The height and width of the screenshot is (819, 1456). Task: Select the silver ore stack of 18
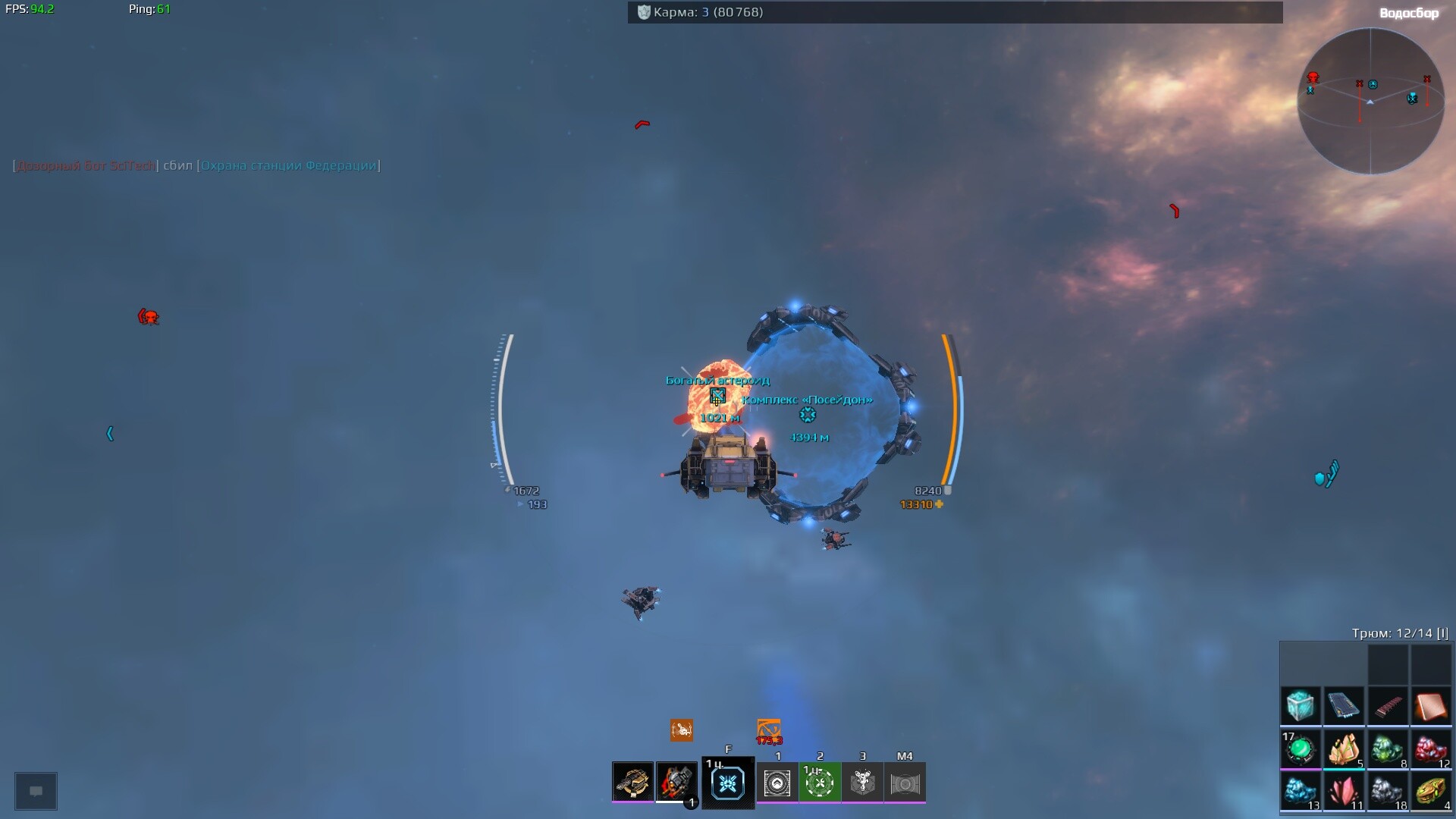pos(1387,792)
